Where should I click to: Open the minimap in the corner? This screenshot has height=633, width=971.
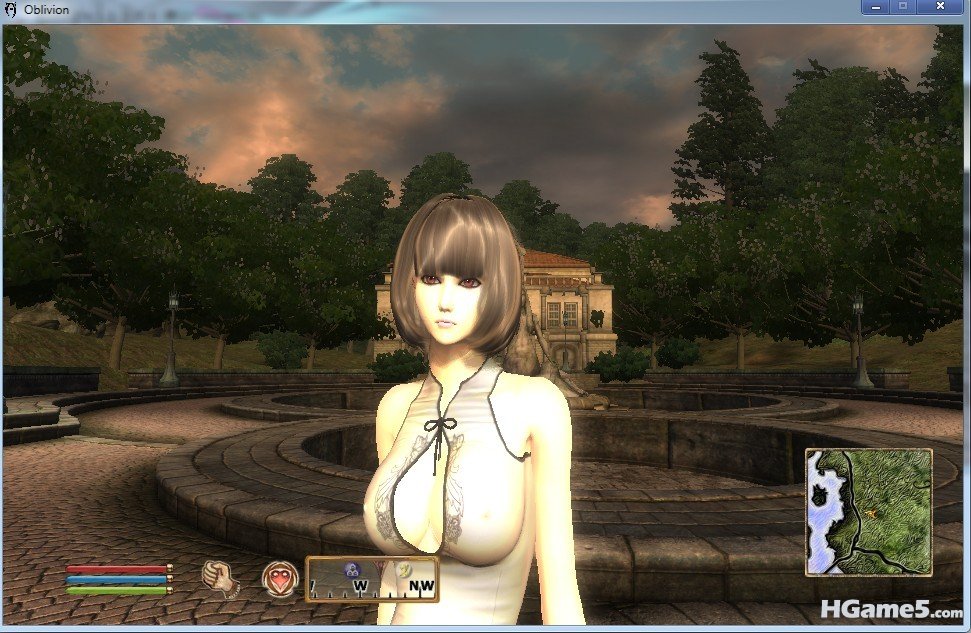coord(868,512)
